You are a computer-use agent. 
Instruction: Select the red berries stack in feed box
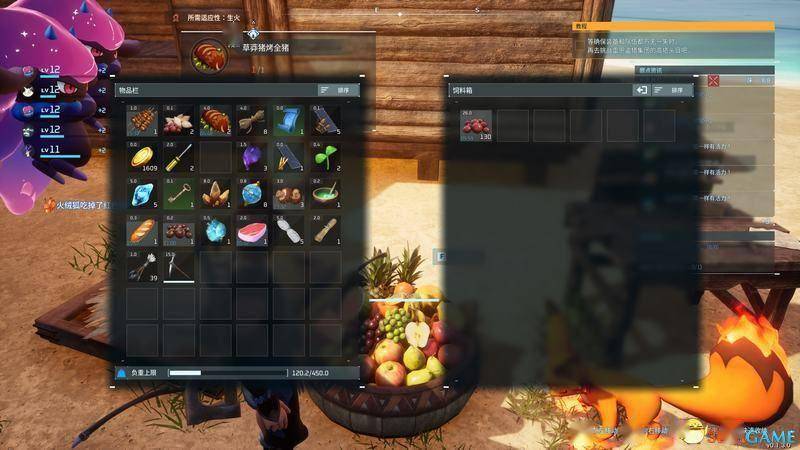pyautogui.click(x=476, y=125)
